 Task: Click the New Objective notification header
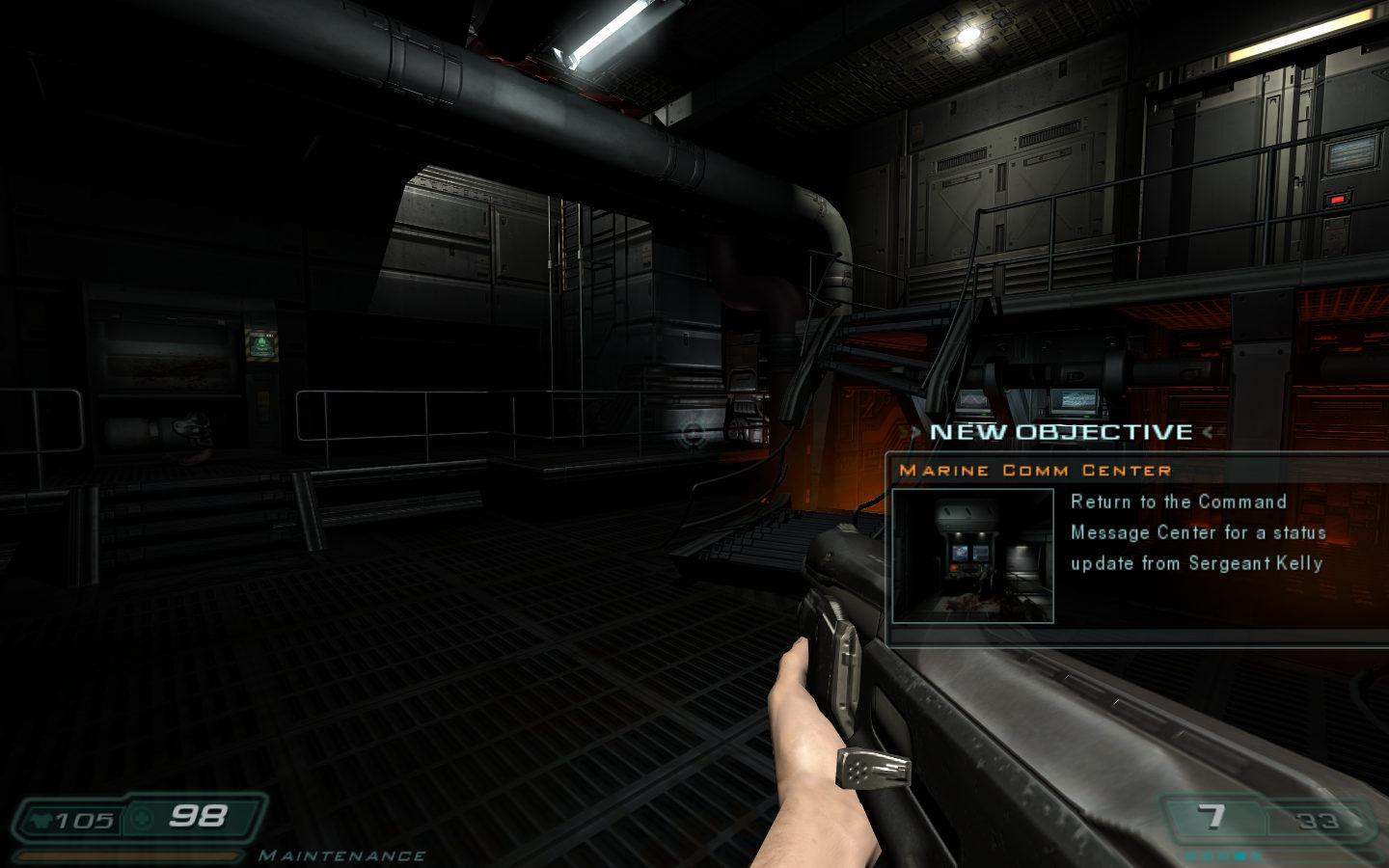click(x=1061, y=432)
